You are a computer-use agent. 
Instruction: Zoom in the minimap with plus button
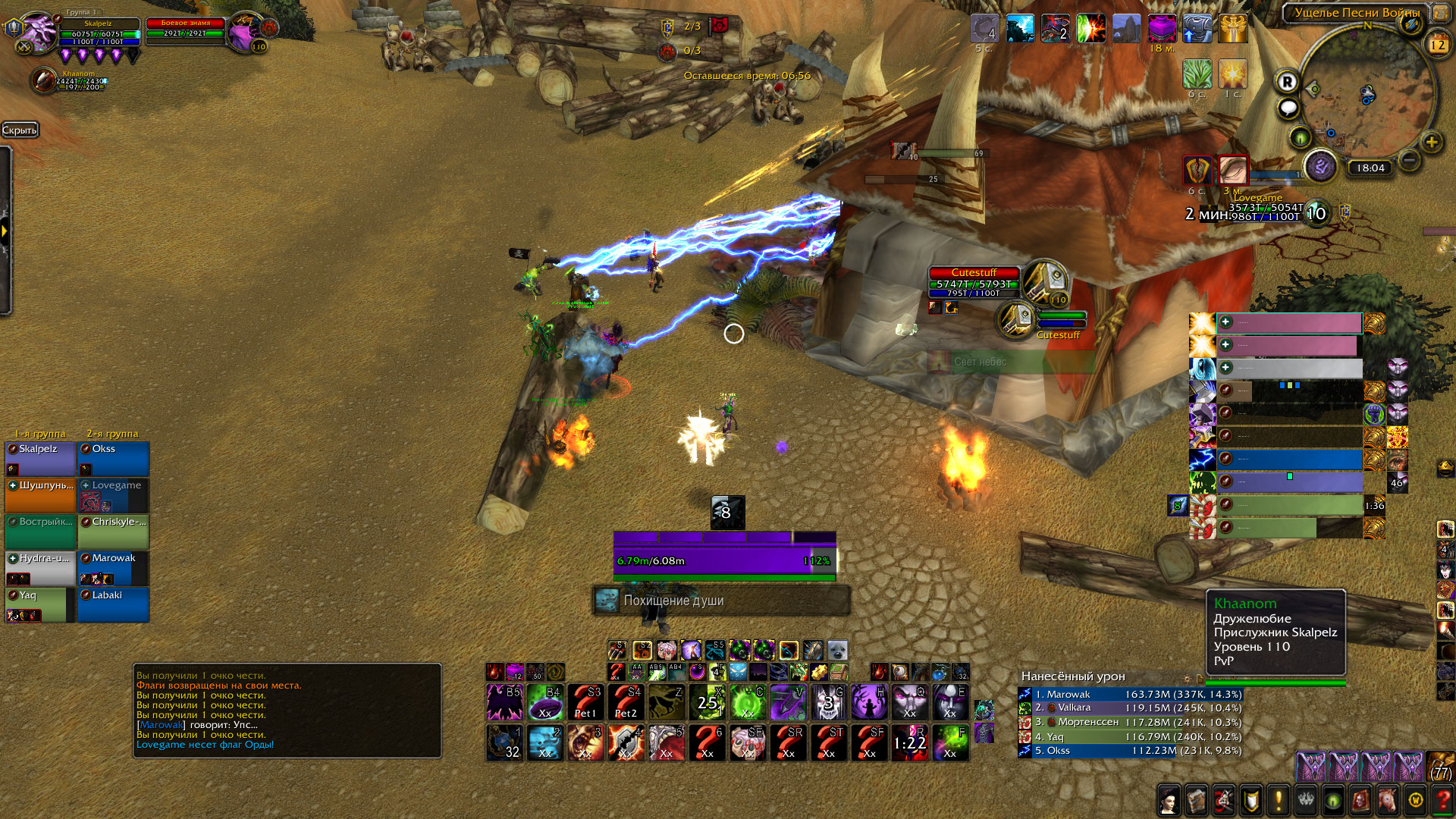coord(1431,142)
